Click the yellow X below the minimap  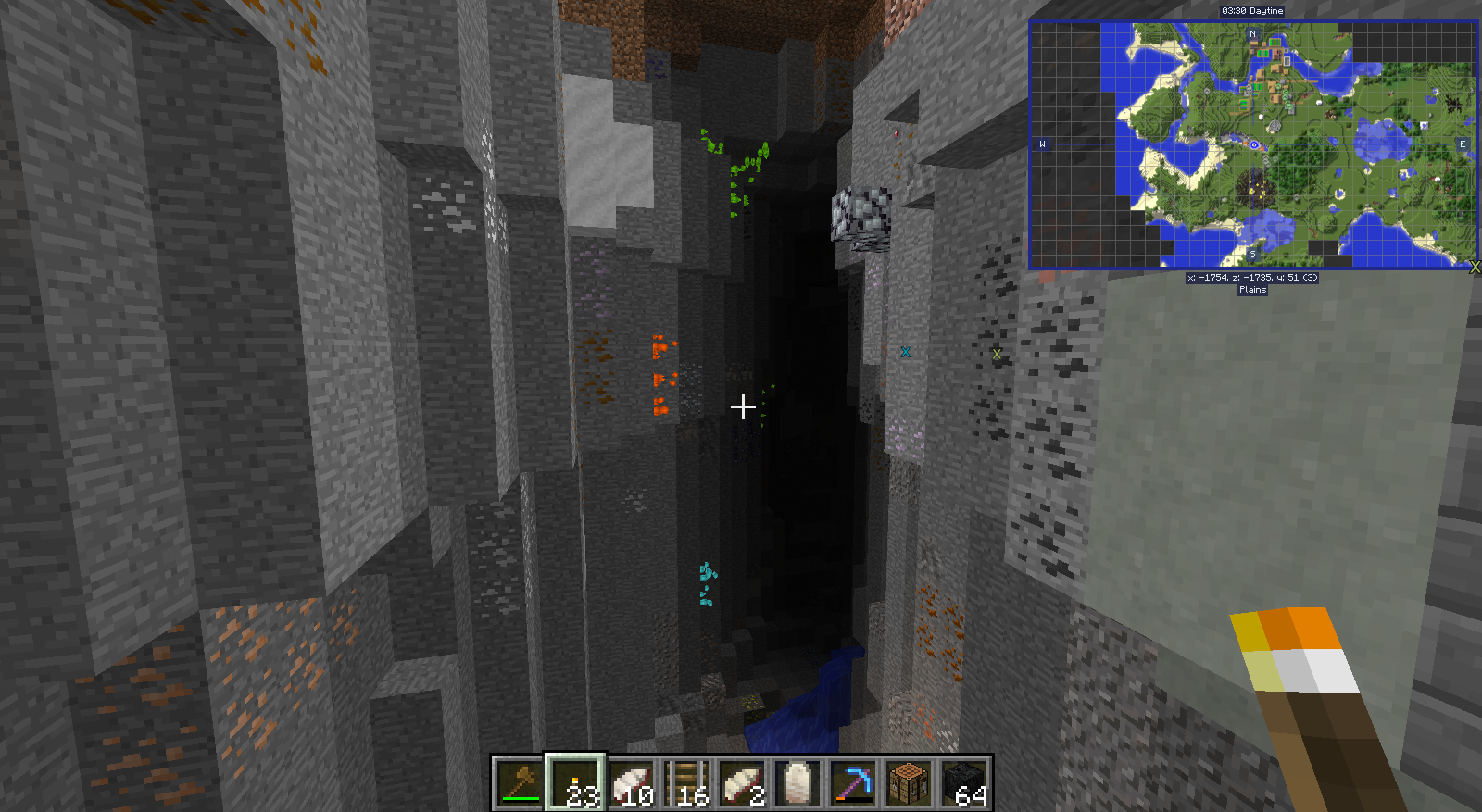tap(1476, 268)
